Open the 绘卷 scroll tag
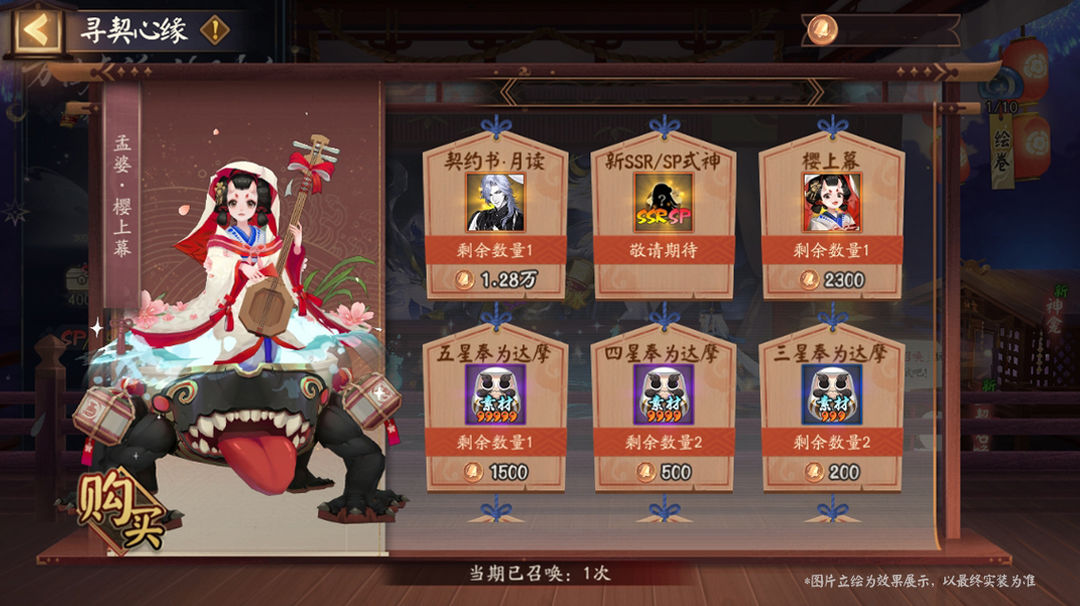The width and height of the screenshot is (1080, 606). coord(1002,150)
